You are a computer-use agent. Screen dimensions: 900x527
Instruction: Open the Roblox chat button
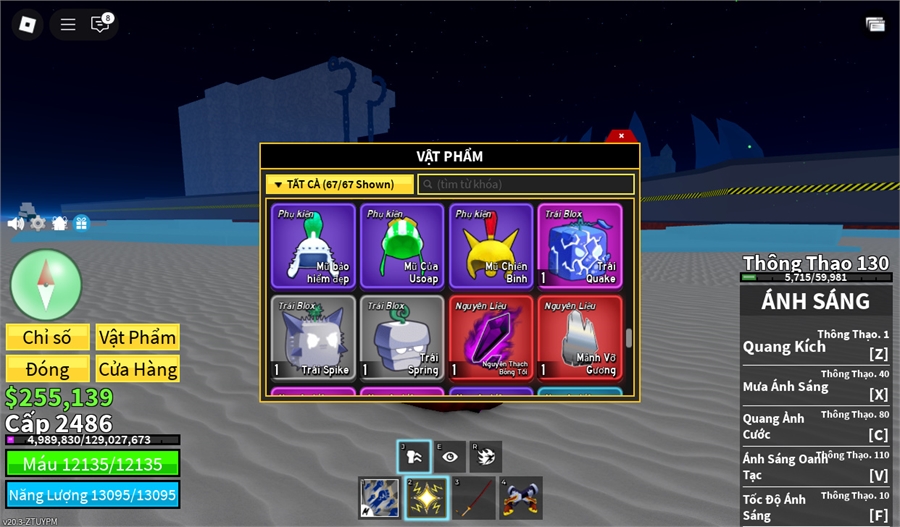pyautogui.click(x=100, y=24)
